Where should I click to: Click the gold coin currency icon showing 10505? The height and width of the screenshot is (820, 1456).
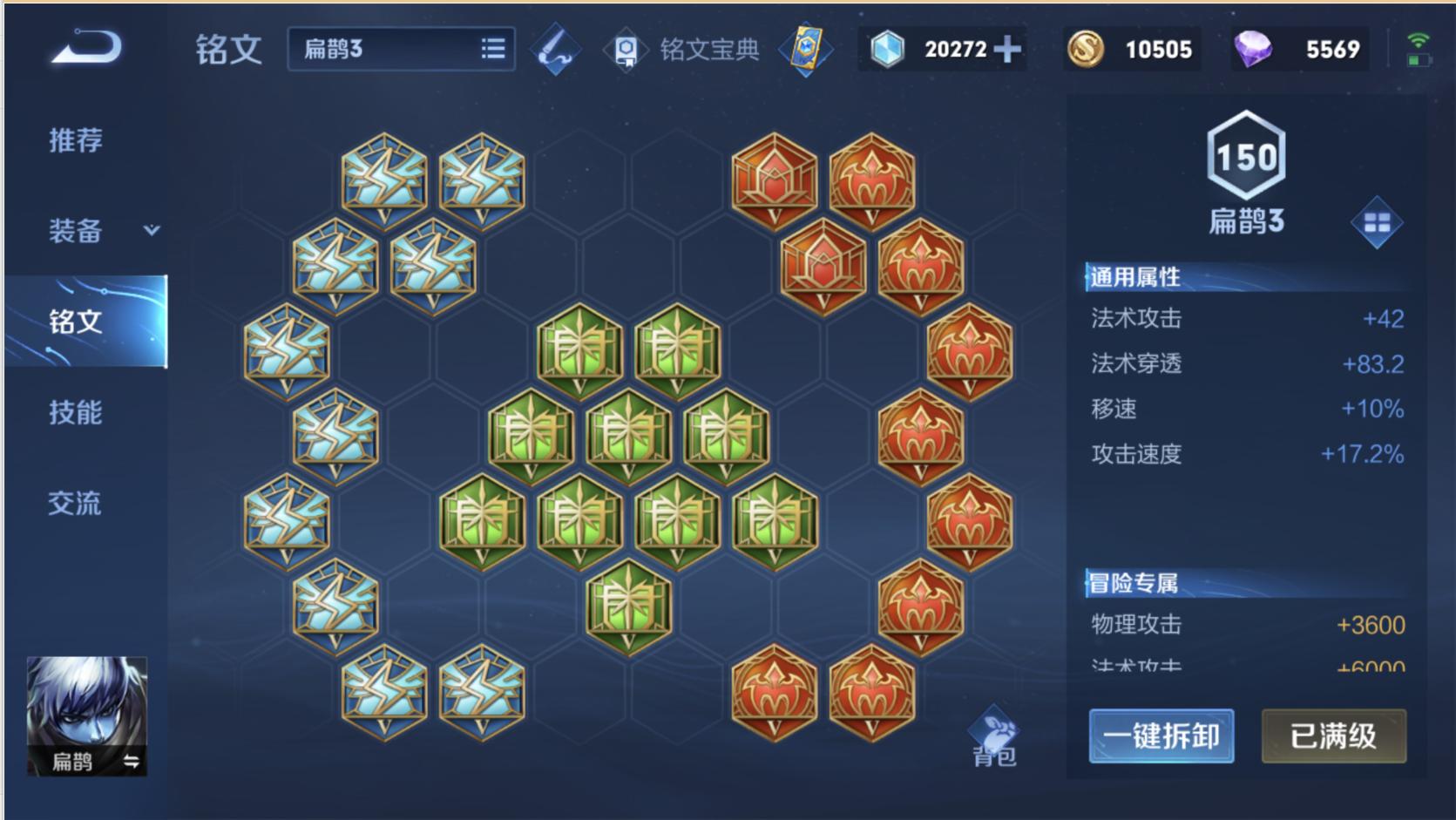pyautogui.click(x=1086, y=50)
